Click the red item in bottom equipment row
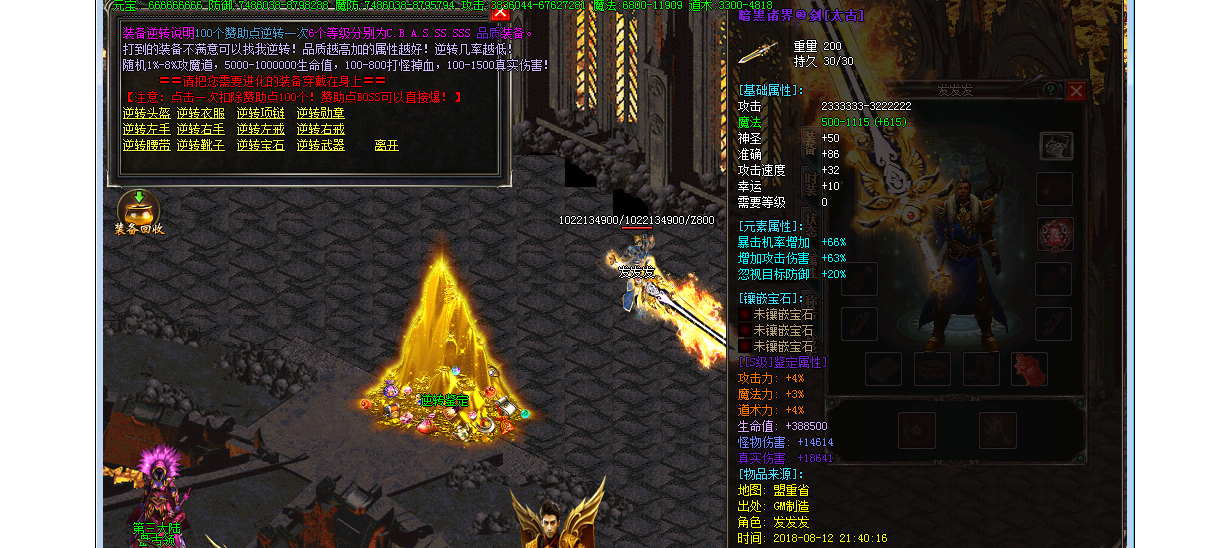The height and width of the screenshot is (548, 1230). coord(1029,368)
